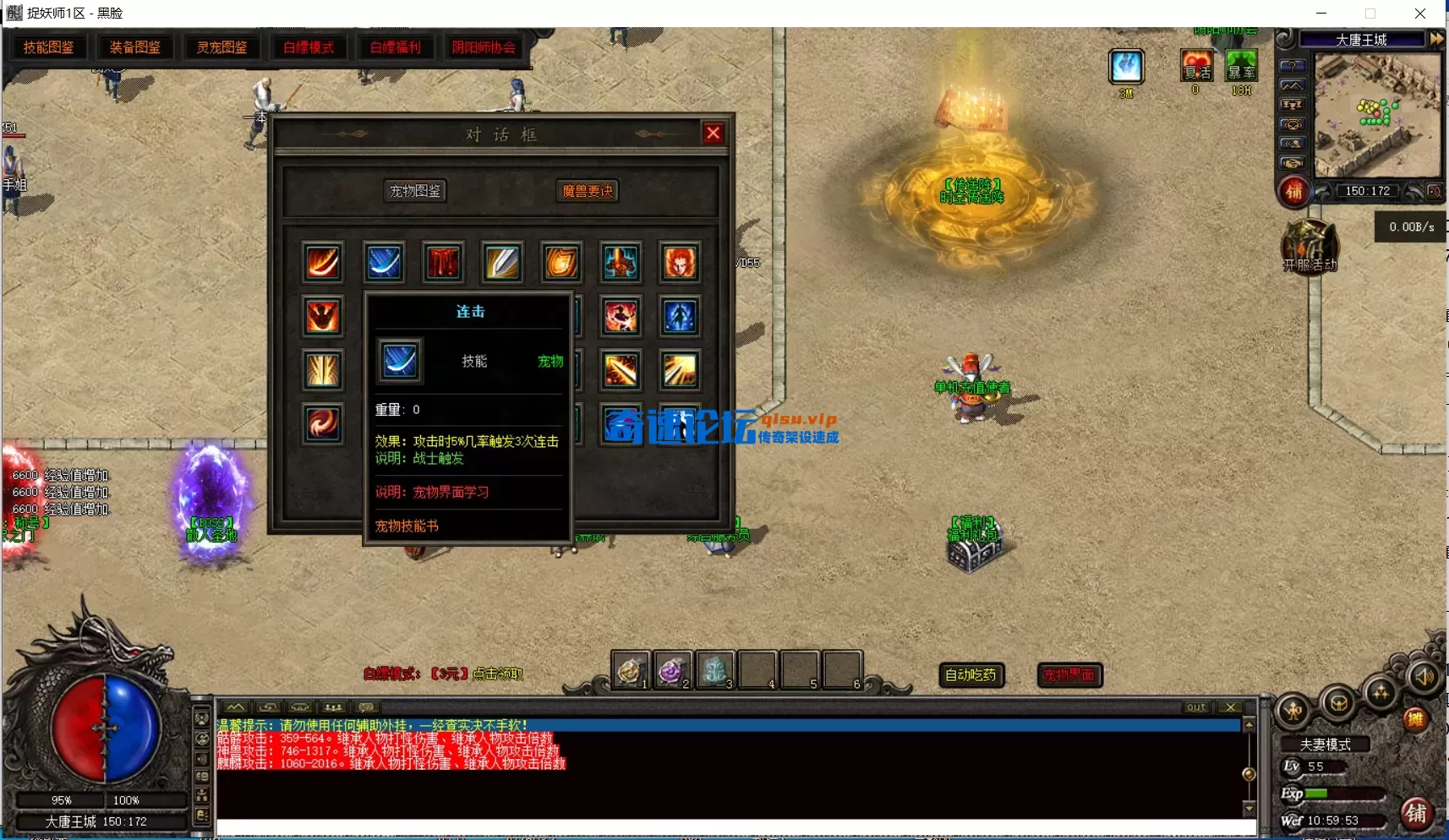Open the 开服活动 event icon
Screen dimensions: 1449x840
click(x=1309, y=247)
